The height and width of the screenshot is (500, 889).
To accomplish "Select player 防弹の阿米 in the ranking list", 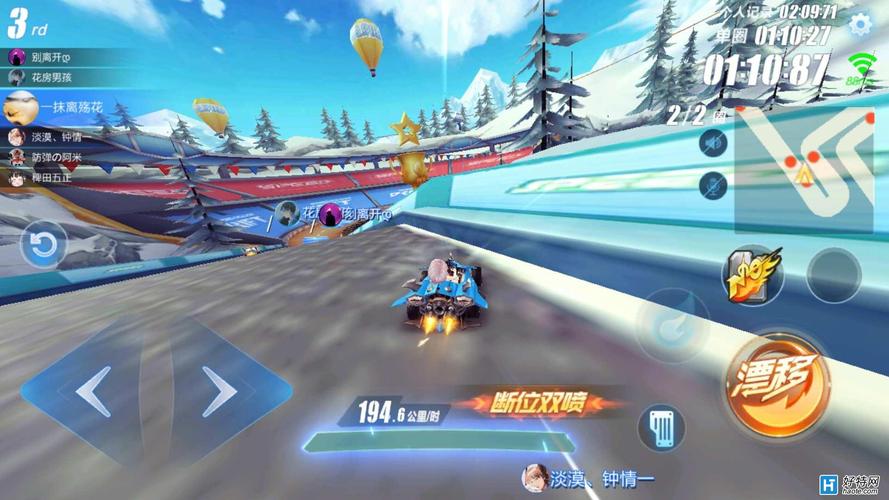I will 52,157.
